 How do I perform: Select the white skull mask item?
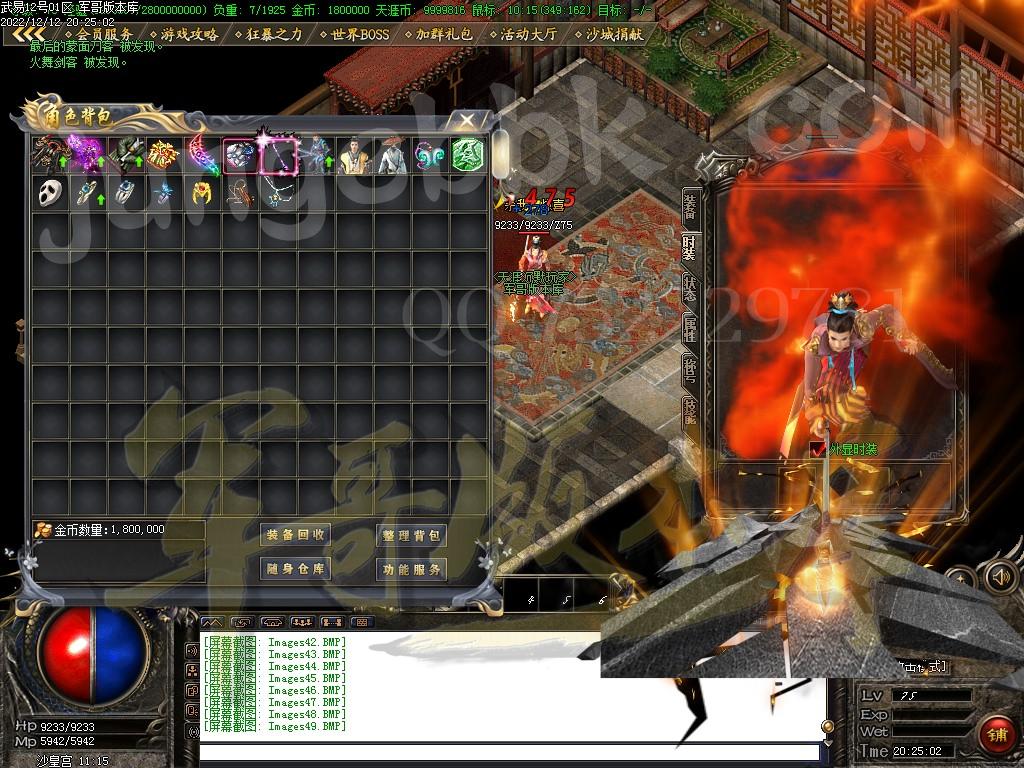(x=50, y=193)
